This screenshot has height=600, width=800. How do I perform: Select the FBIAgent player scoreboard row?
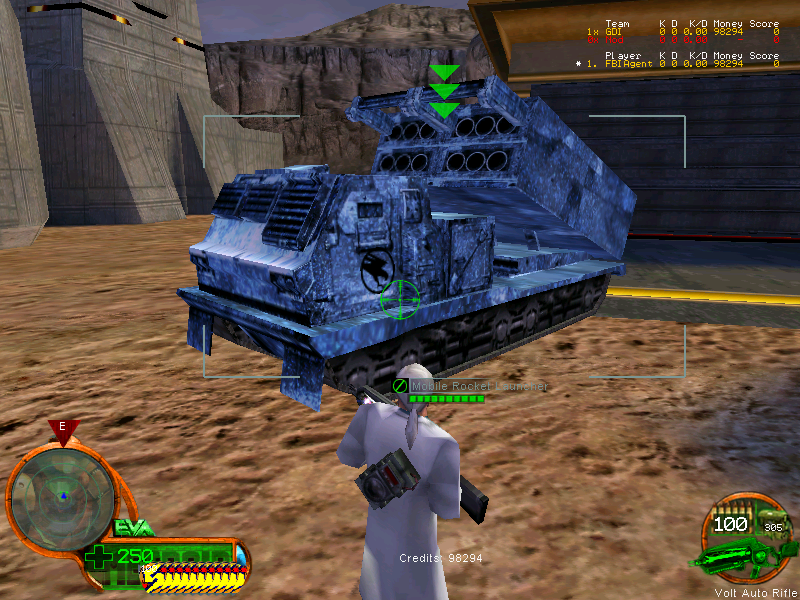[681, 64]
